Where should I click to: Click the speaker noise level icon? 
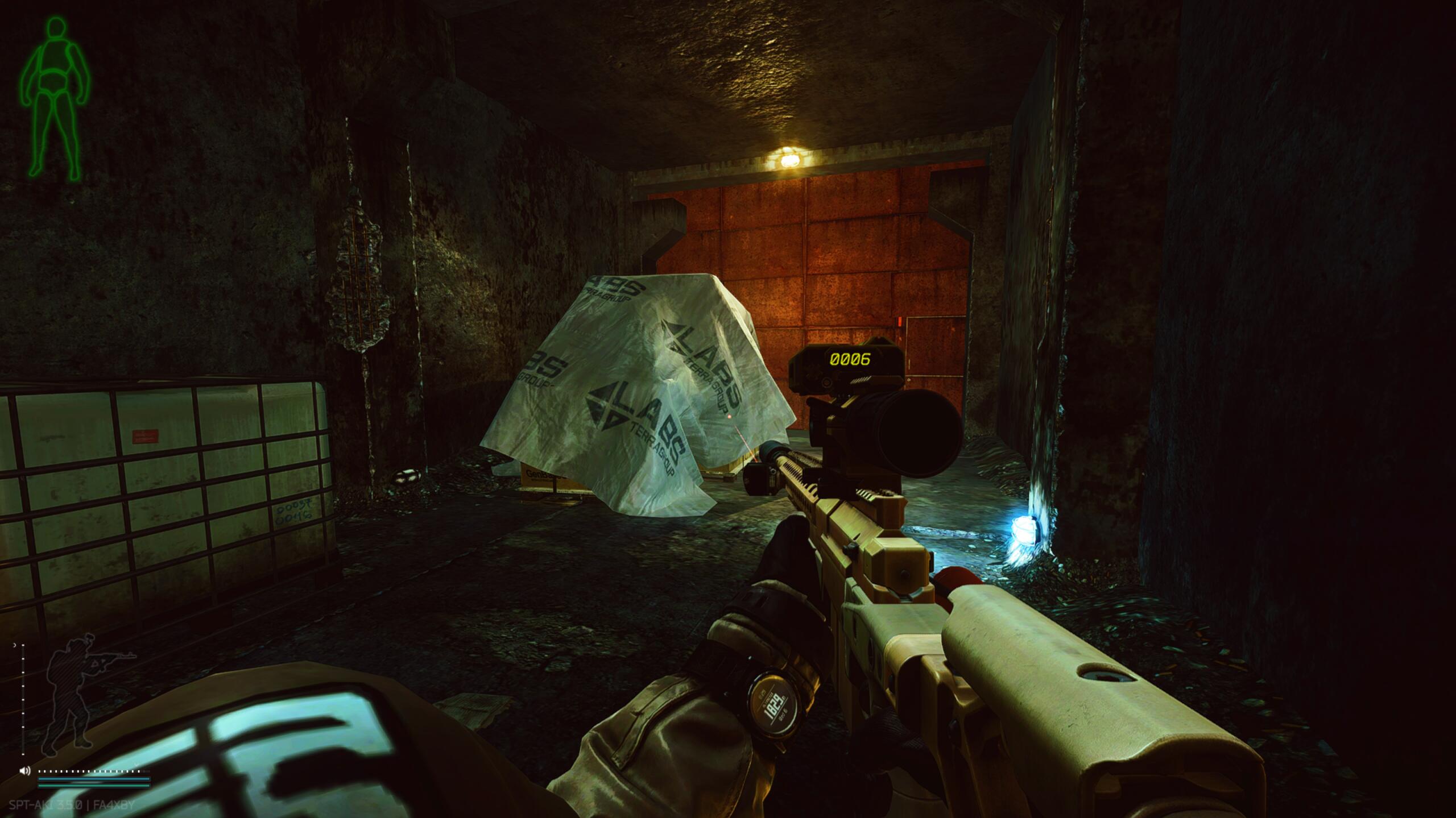point(24,771)
